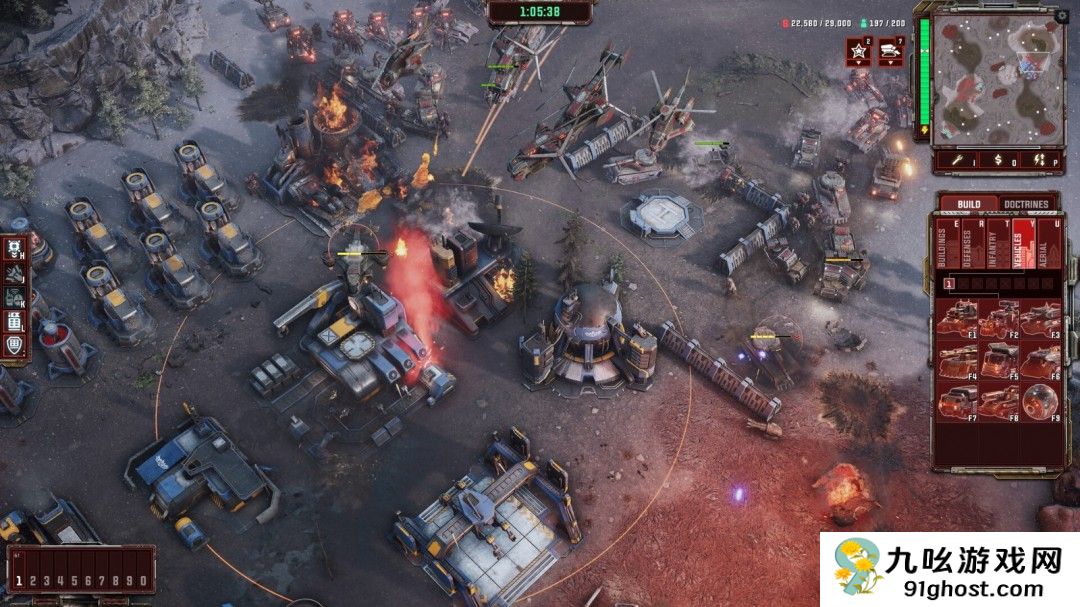Switch to the Aerial build category
This screenshot has width=1080, height=607.
(x=1047, y=246)
